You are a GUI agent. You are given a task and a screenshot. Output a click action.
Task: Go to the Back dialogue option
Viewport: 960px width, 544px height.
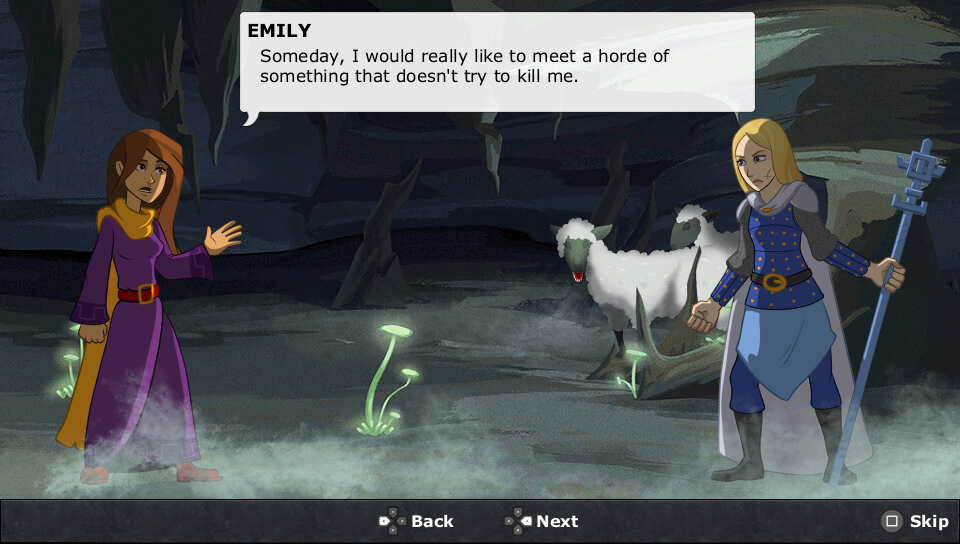[417, 521]
